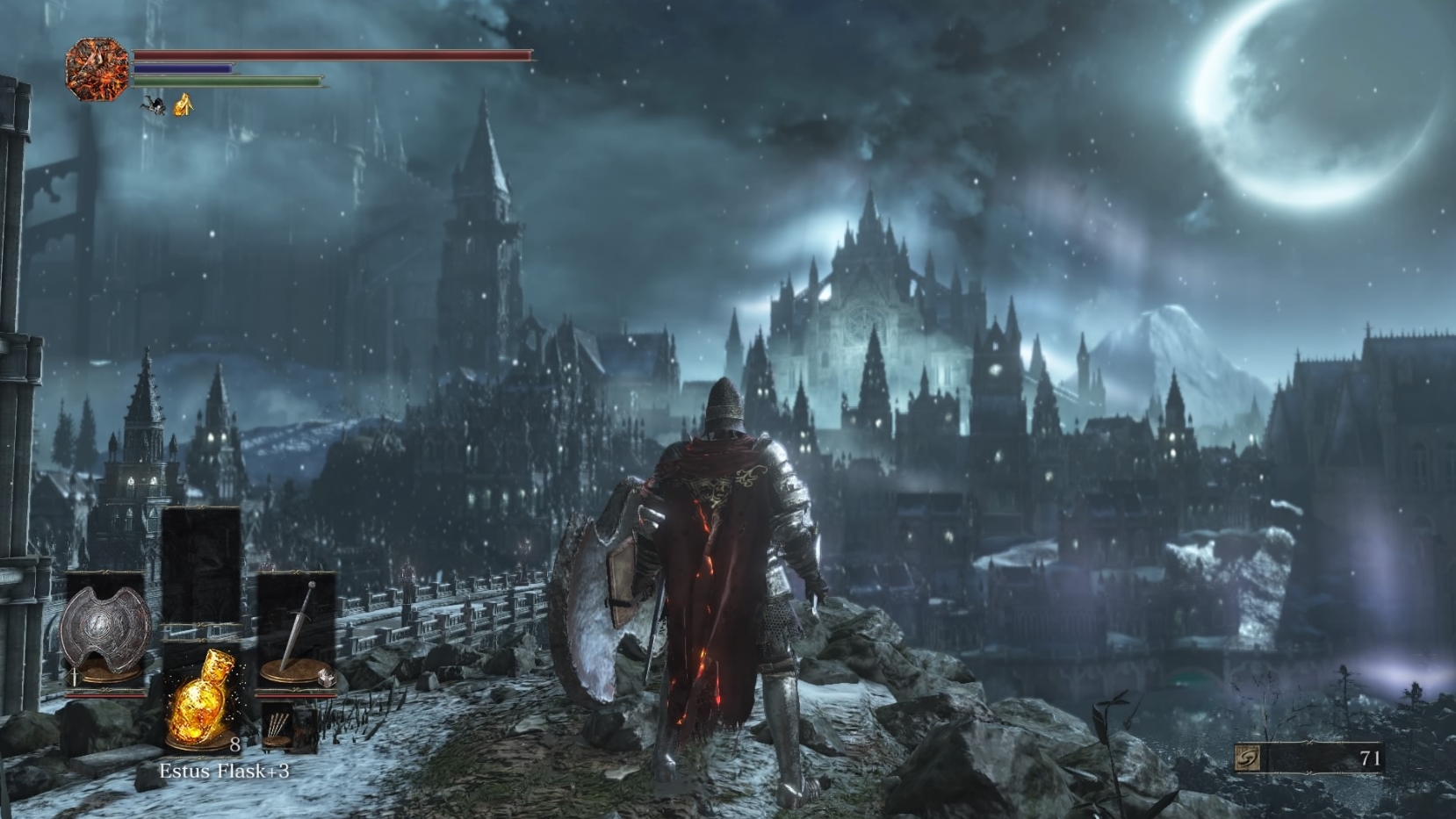Image resolution: width=1456 pixels, height=819 pixels.
Task: Click the player character standing on rocks
Action: coord(720,571)
